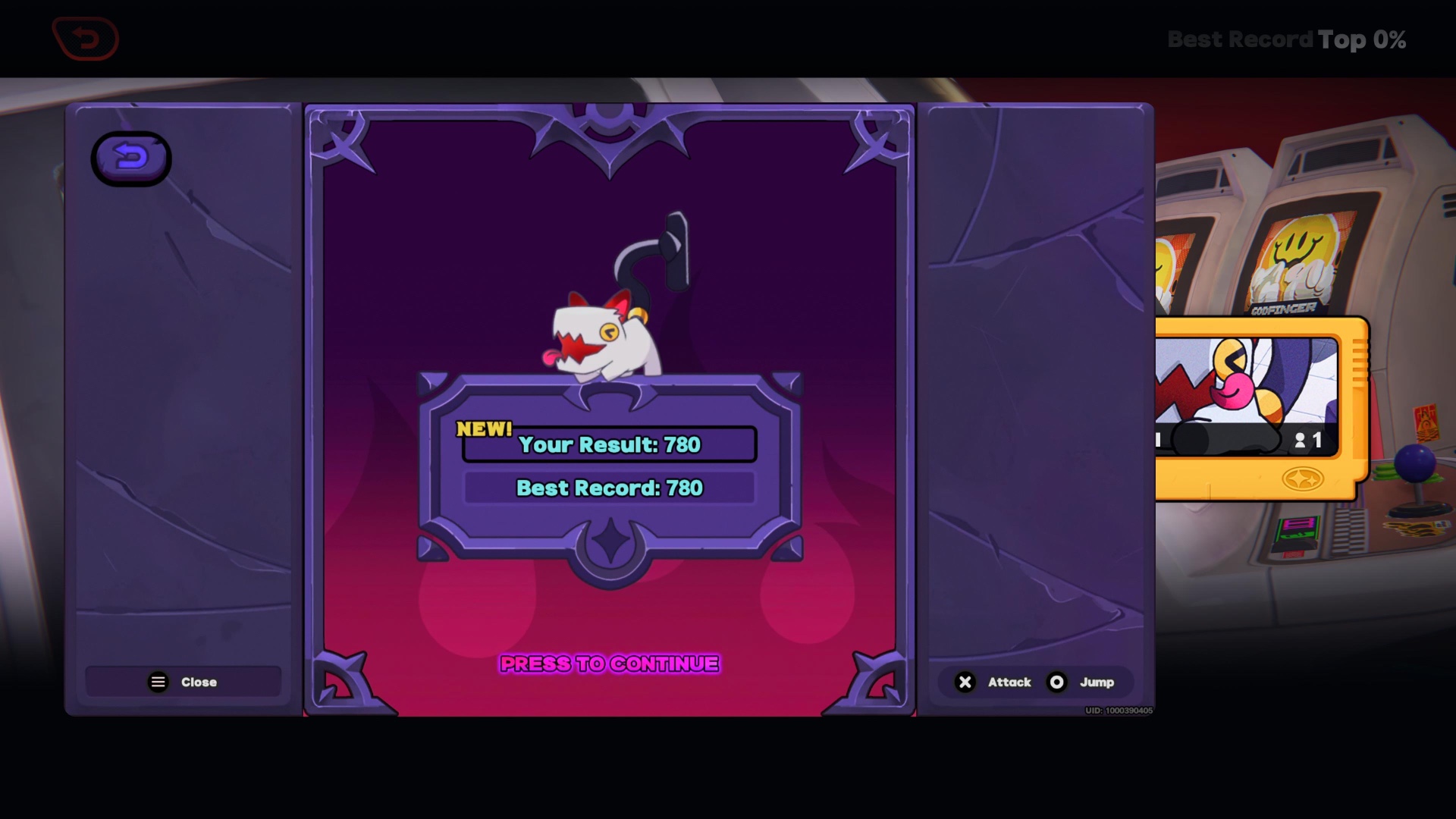This screenshot has height=819, width=1456.
Task: Click Best Record Top 0% in the corner
Action: coord(1287,39)
